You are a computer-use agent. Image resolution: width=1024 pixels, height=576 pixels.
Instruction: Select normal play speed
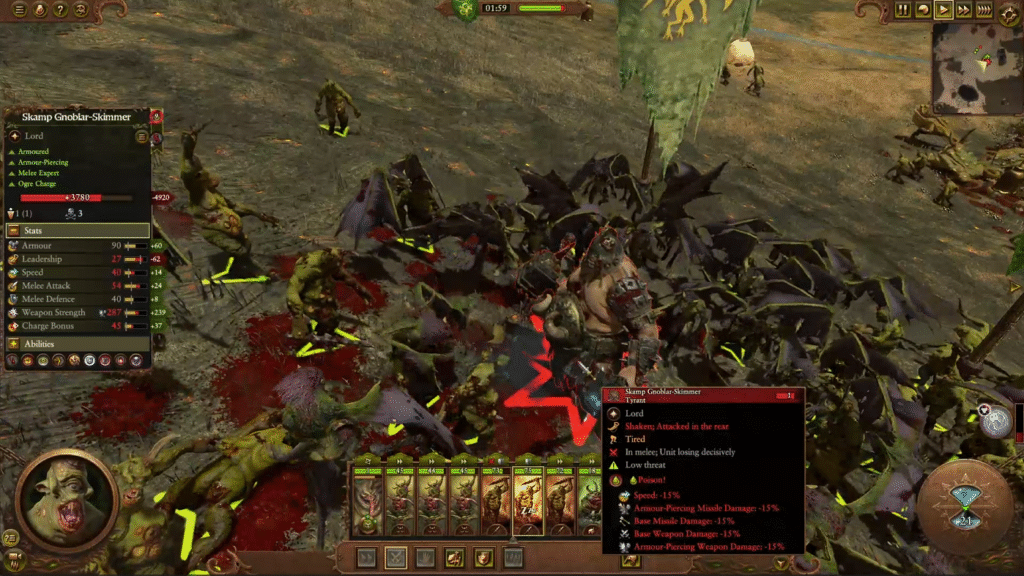[x=943, y=10]
